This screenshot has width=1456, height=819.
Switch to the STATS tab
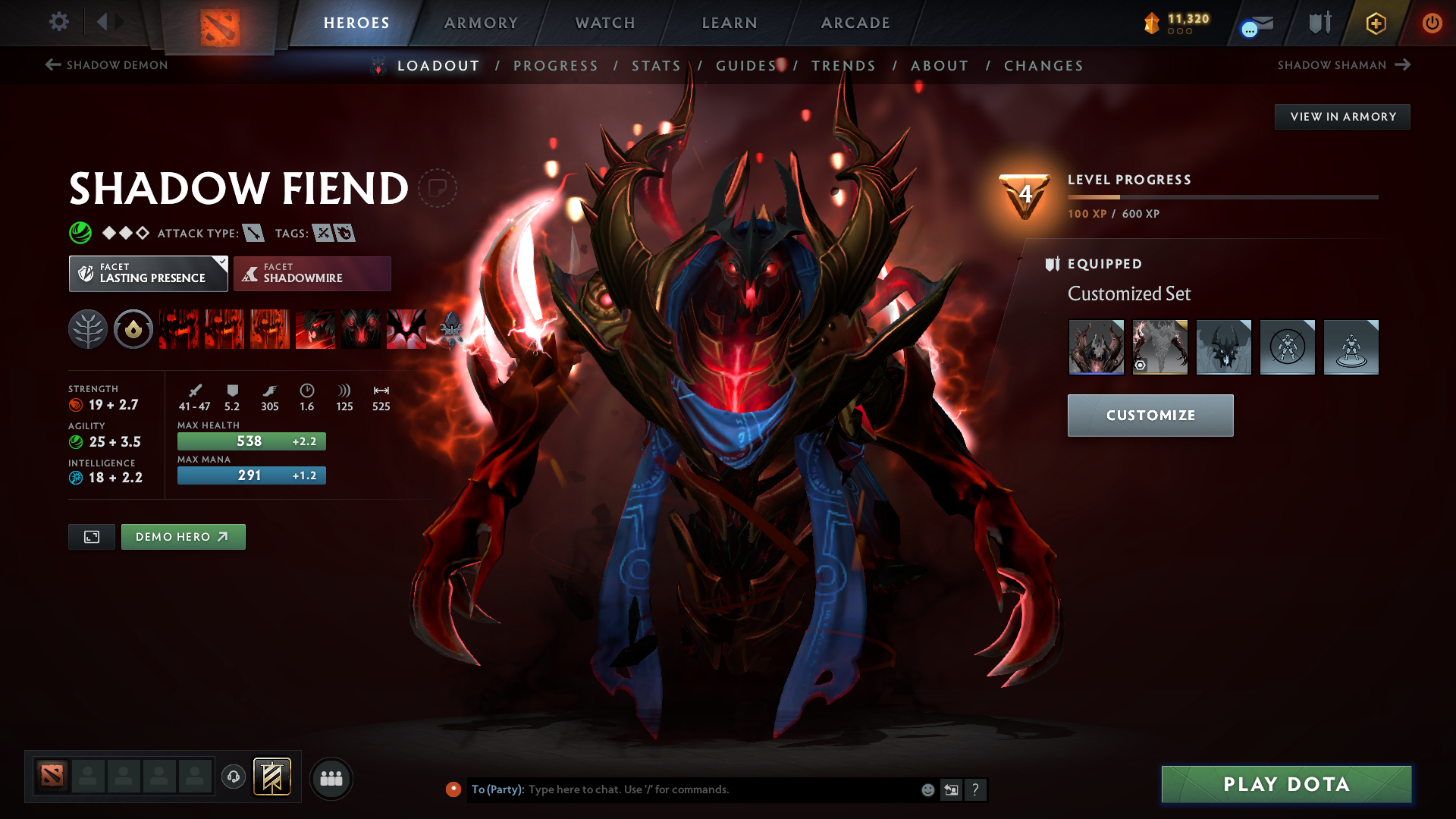(x=657, y=66)
